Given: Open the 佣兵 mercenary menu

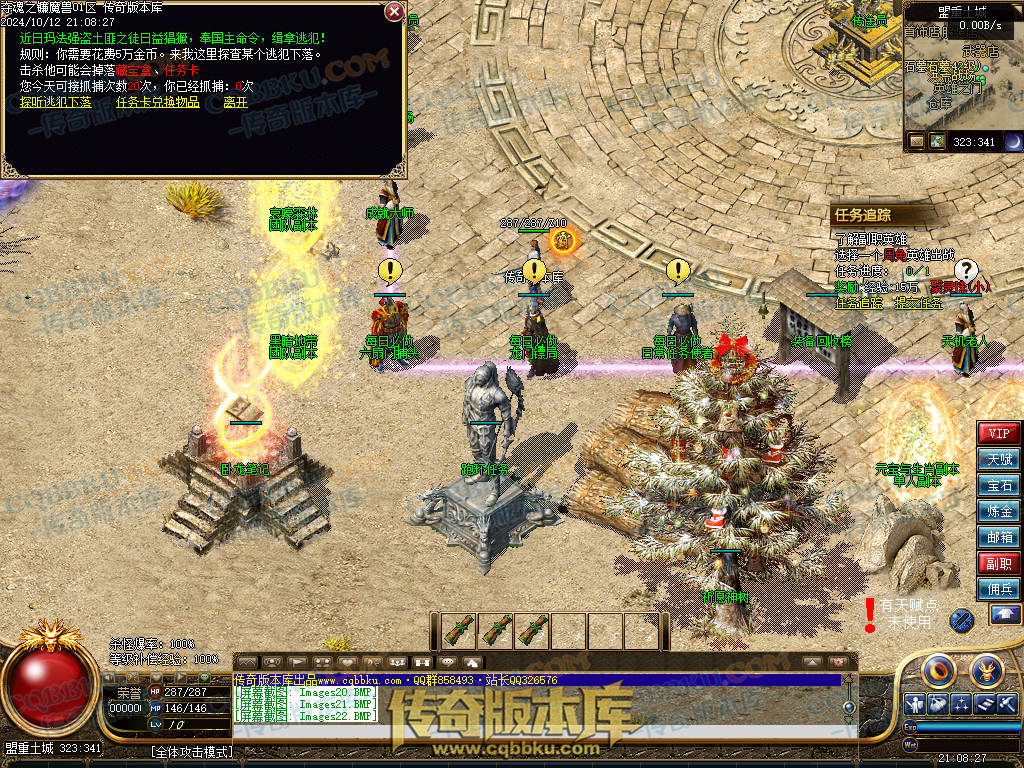Looking at the screenshot, I should [x=998, y=589].
